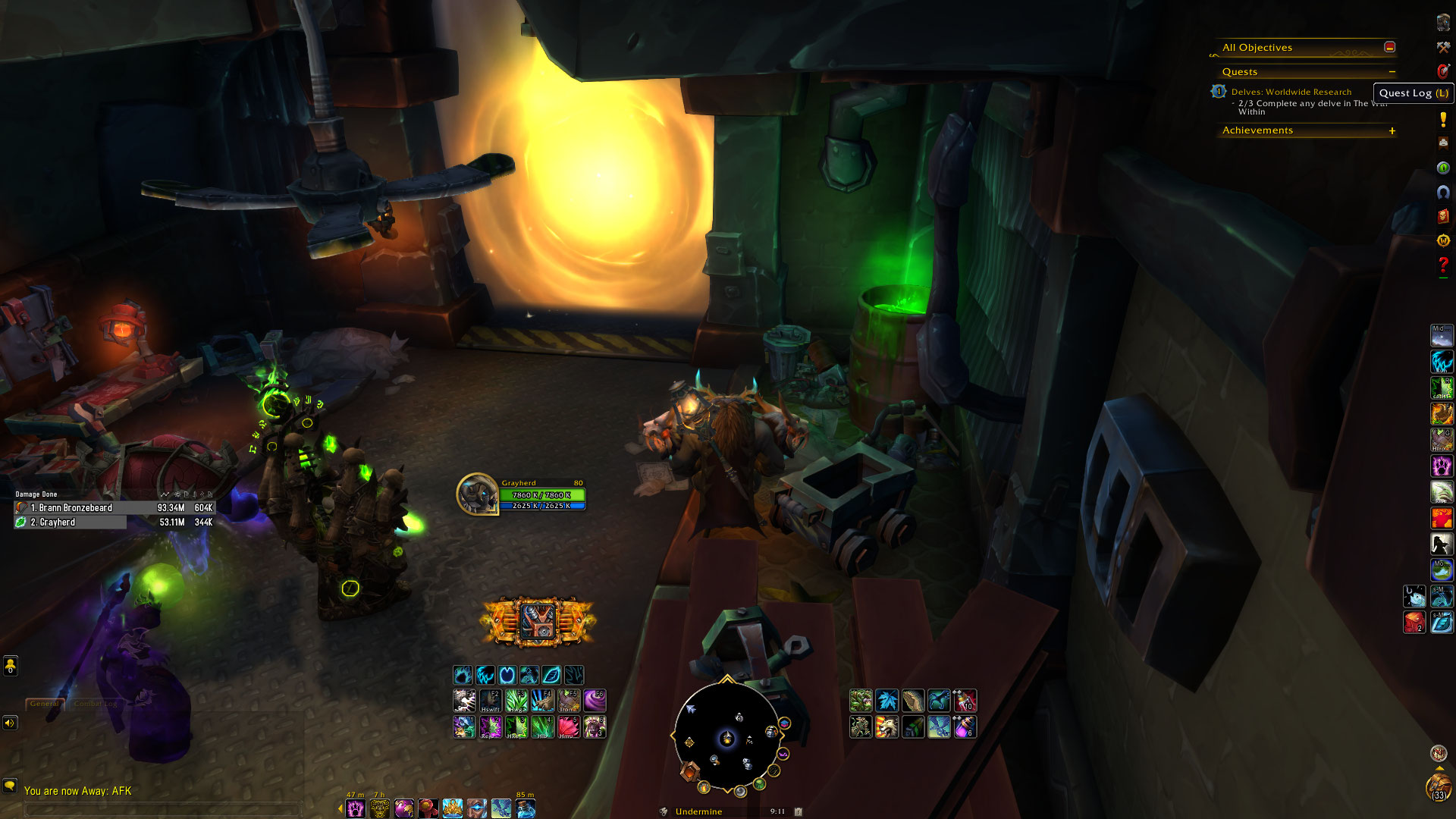
Task: Open the Adventure Guide skull book
Action: pos(1442,216)
